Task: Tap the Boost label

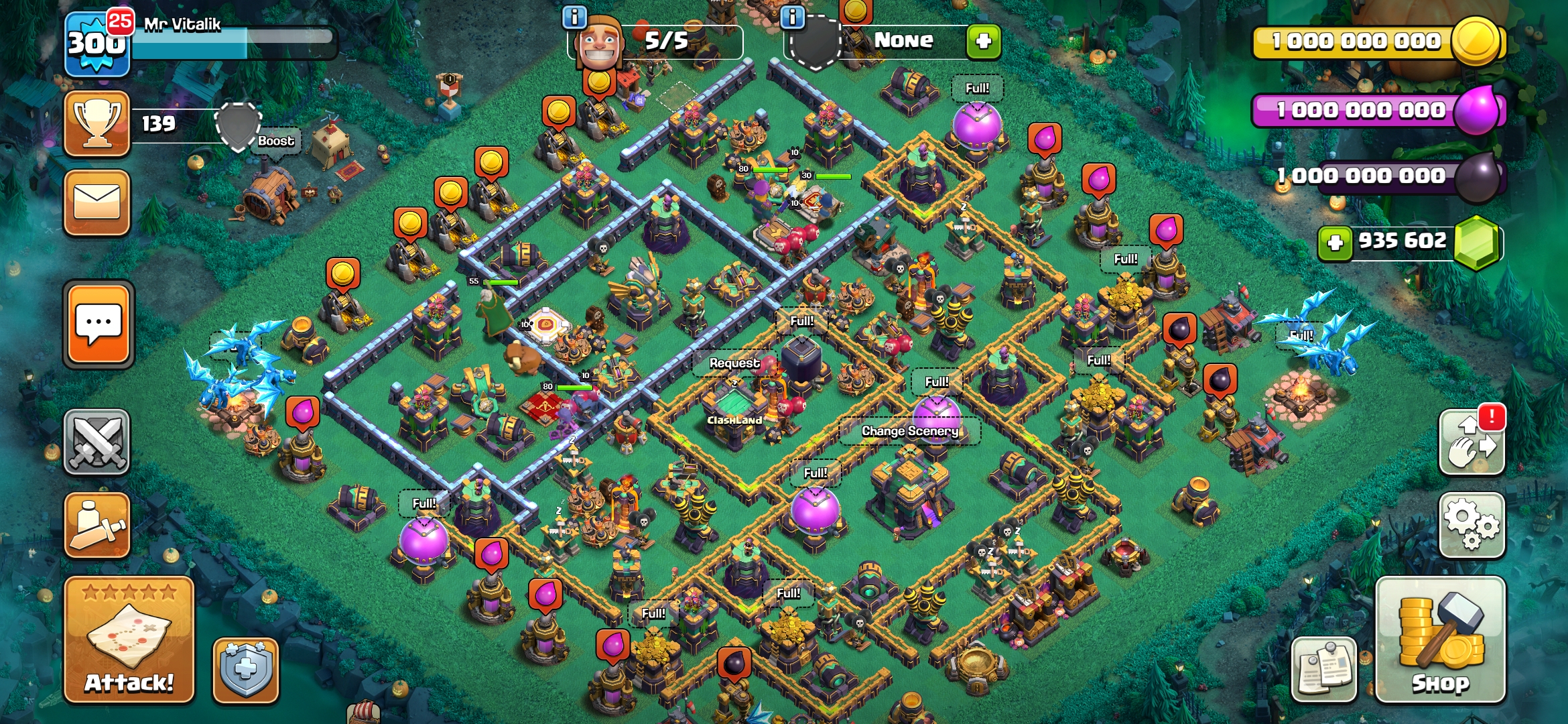Action: pos(276,141)
